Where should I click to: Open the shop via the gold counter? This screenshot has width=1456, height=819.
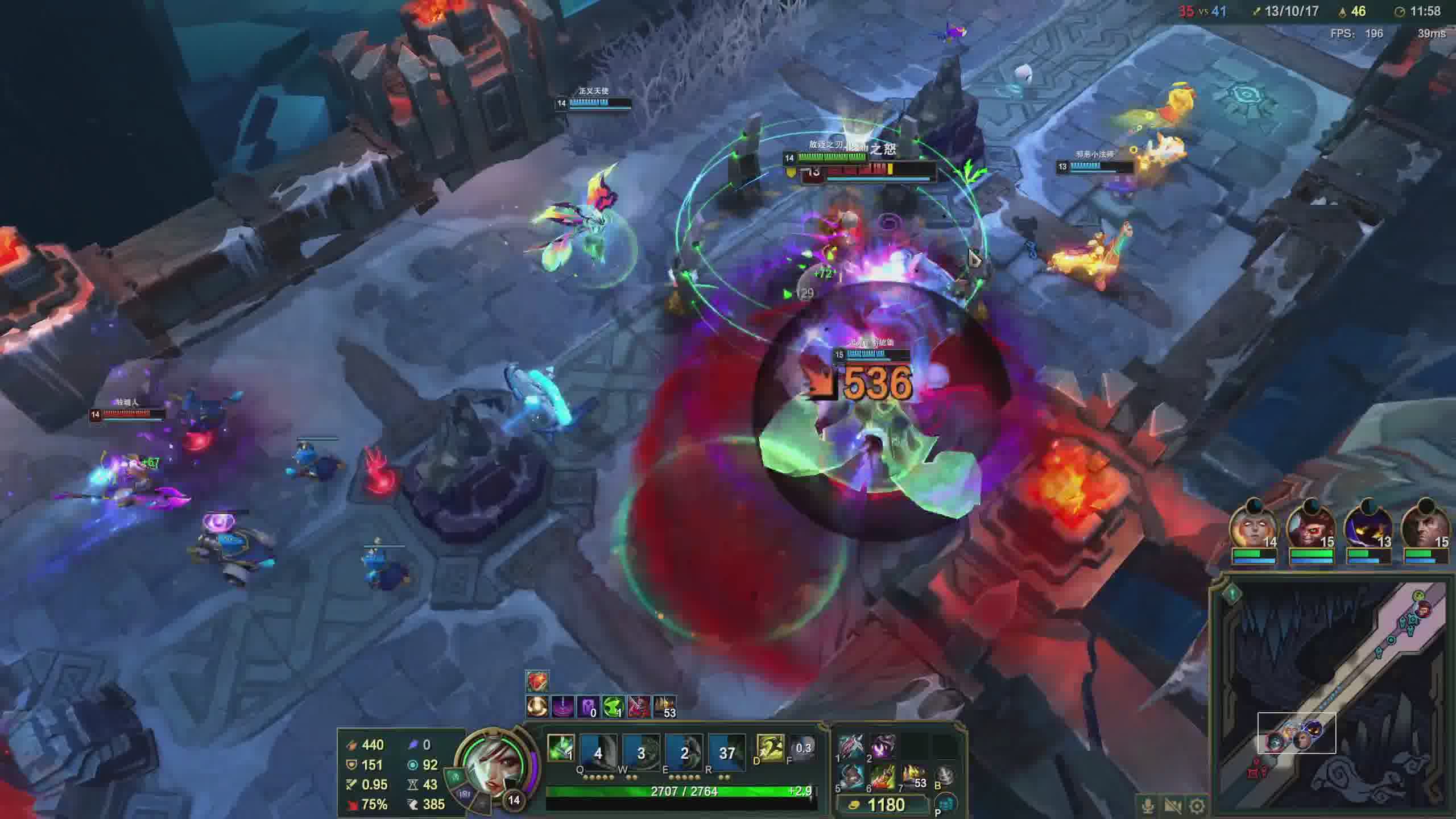pyautogui.click(x=885, y=805)
